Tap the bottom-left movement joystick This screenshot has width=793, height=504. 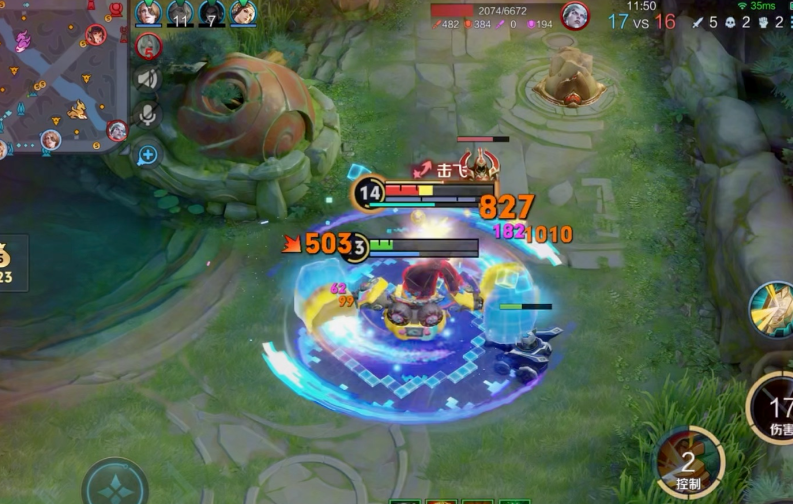(115, 483)
